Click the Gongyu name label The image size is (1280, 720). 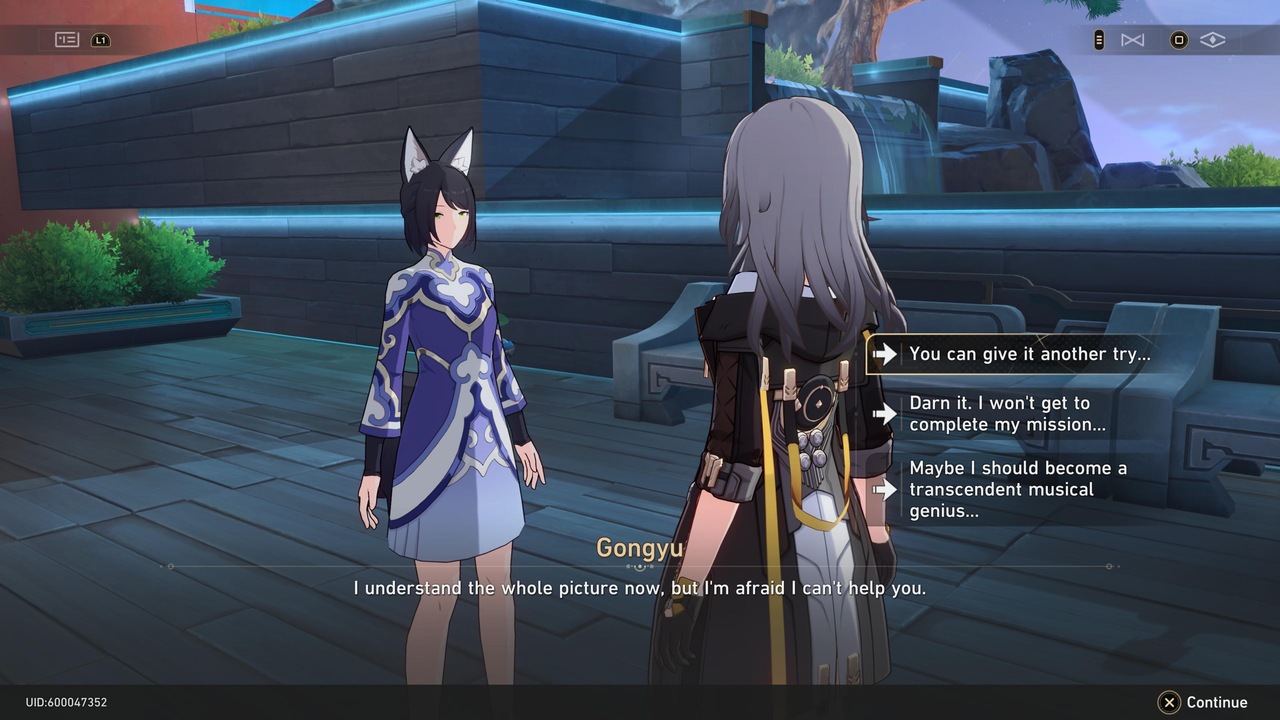(x=640, y=548)
